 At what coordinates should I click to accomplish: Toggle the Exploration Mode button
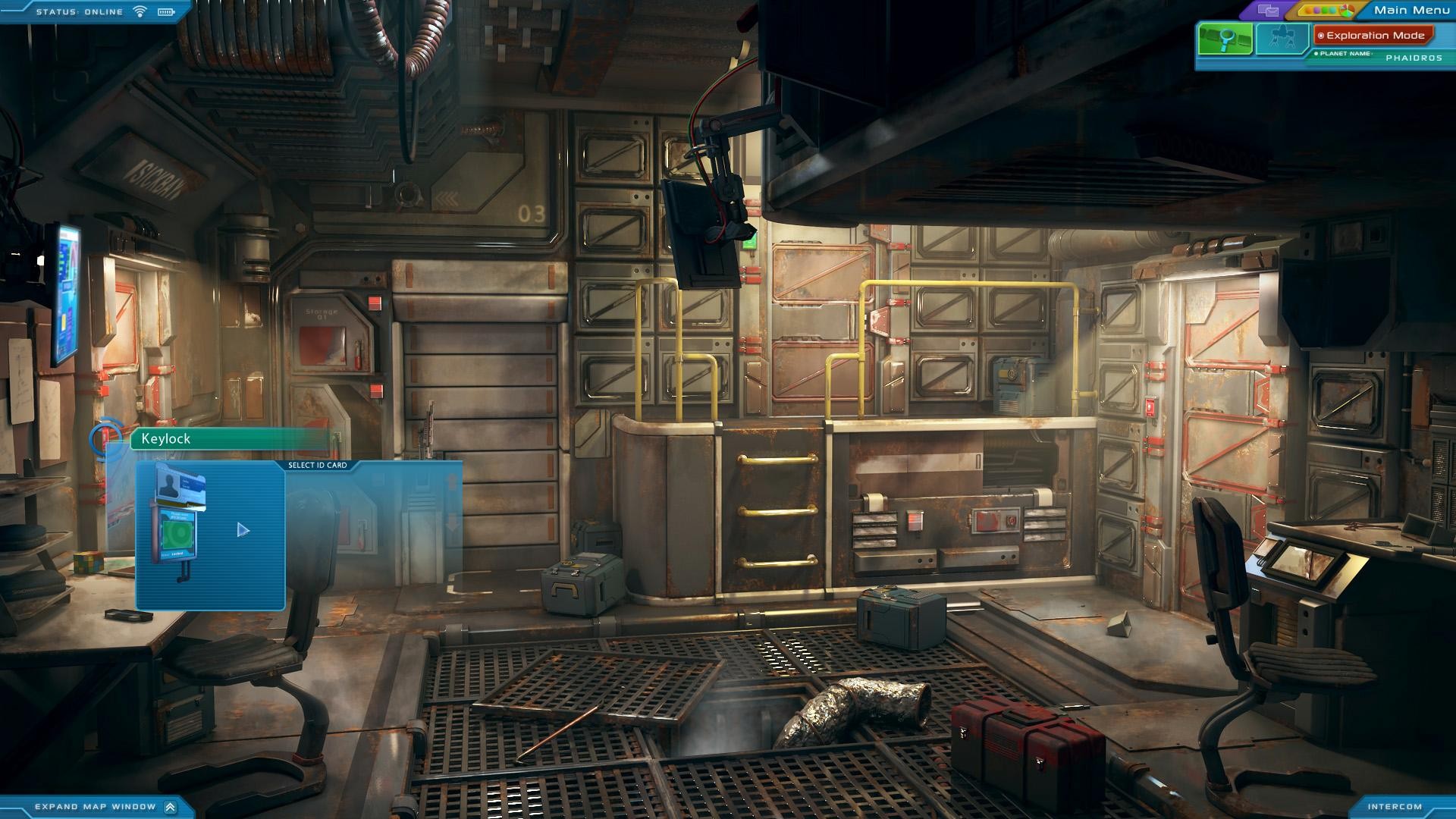coord(1373,36)
